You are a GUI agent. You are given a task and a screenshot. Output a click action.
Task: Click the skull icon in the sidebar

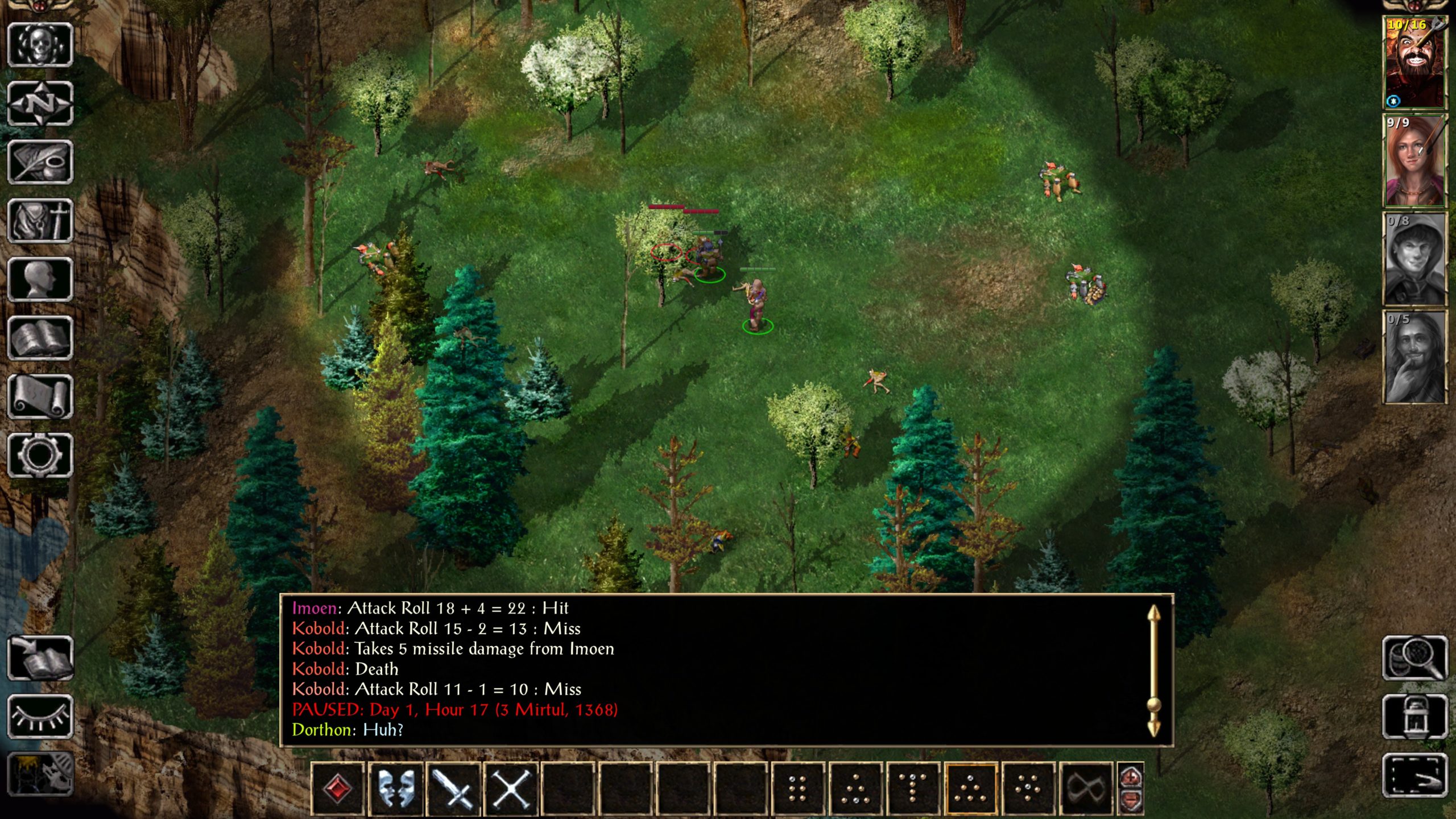coord(40,45)
